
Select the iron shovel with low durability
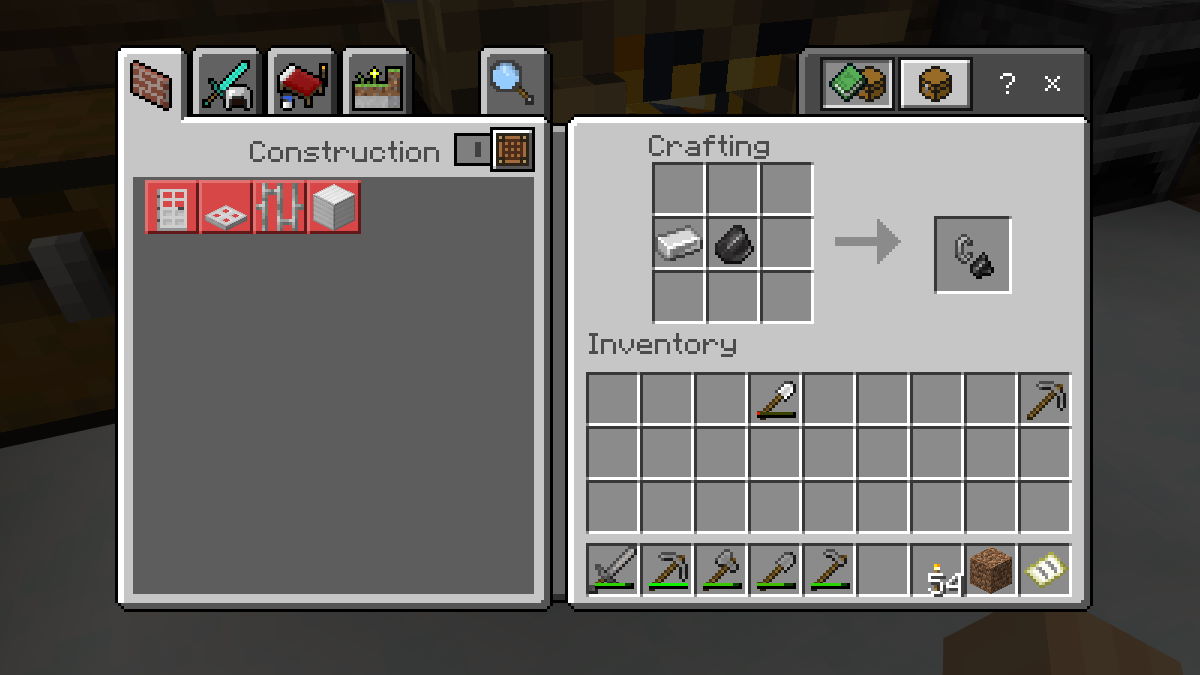(x=774, y=399)
